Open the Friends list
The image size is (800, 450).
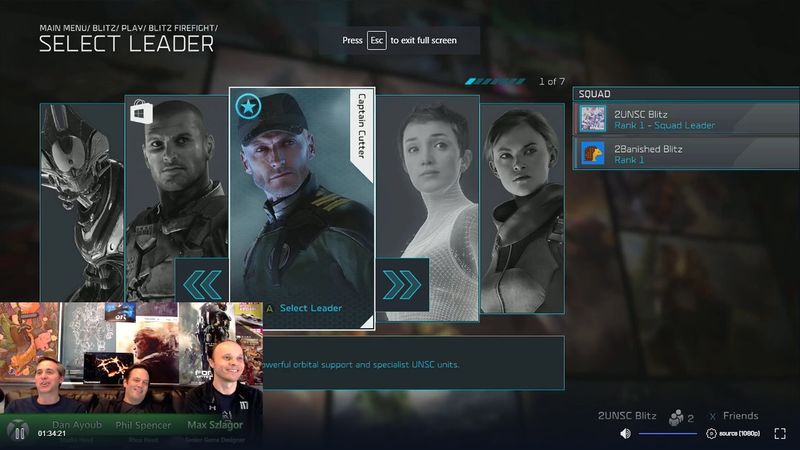coord(733,416)
